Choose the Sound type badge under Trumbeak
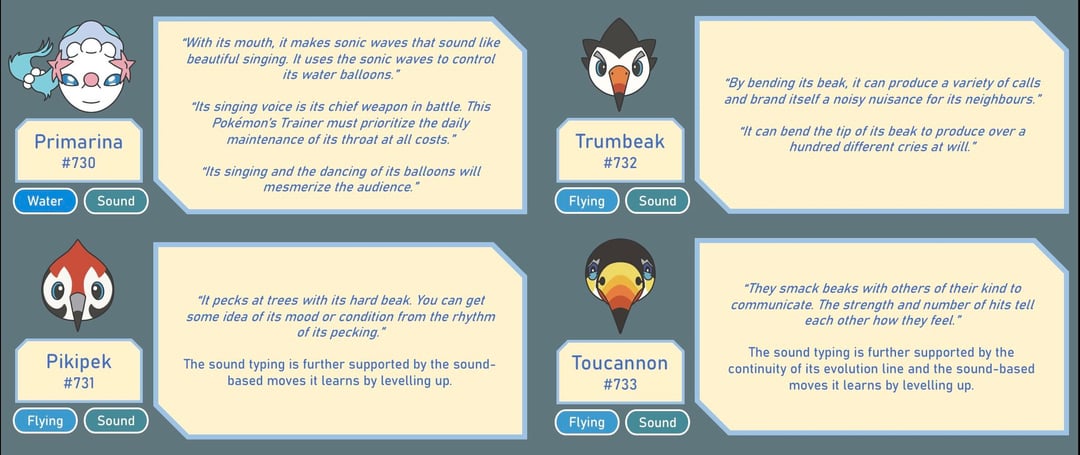This screenshot has height=455, width=1080. 658,201
